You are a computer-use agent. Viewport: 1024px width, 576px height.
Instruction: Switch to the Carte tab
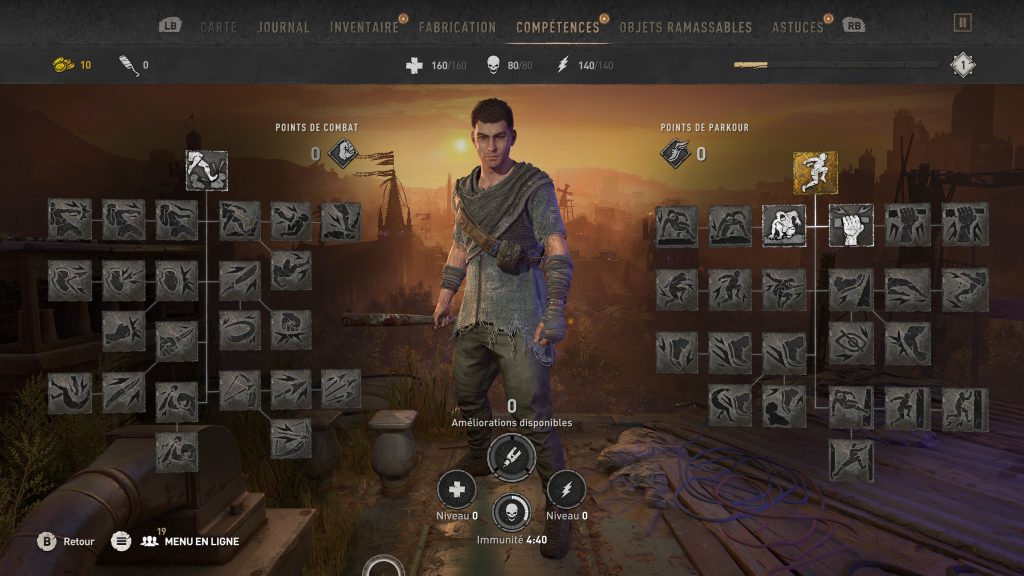point(220,27)
